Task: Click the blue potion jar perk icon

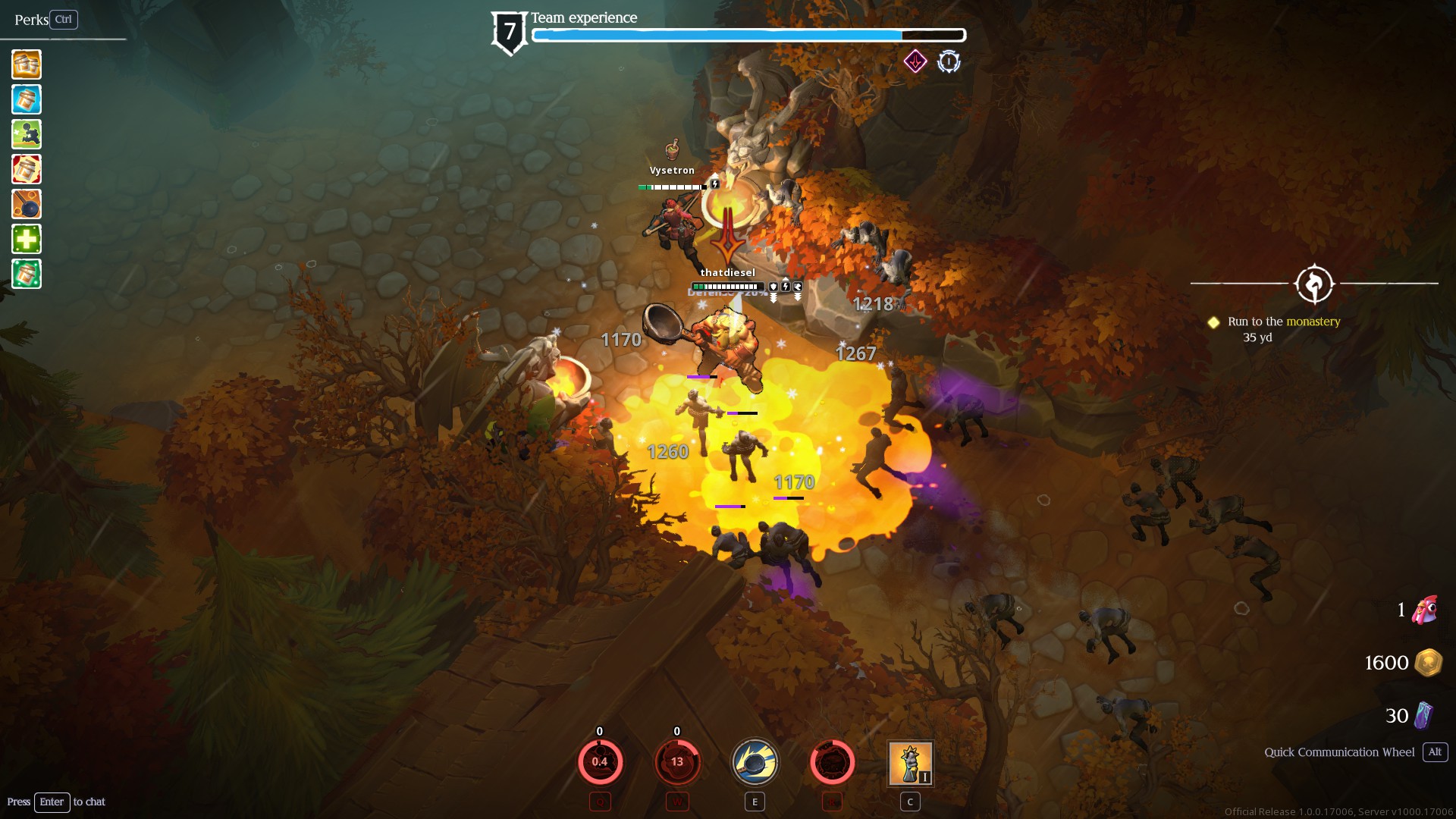Action: click(26, 99)
